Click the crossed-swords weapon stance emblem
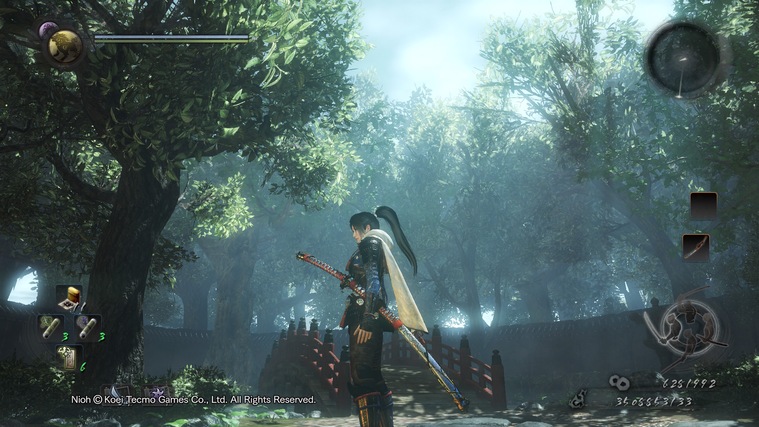 [685, 329]
